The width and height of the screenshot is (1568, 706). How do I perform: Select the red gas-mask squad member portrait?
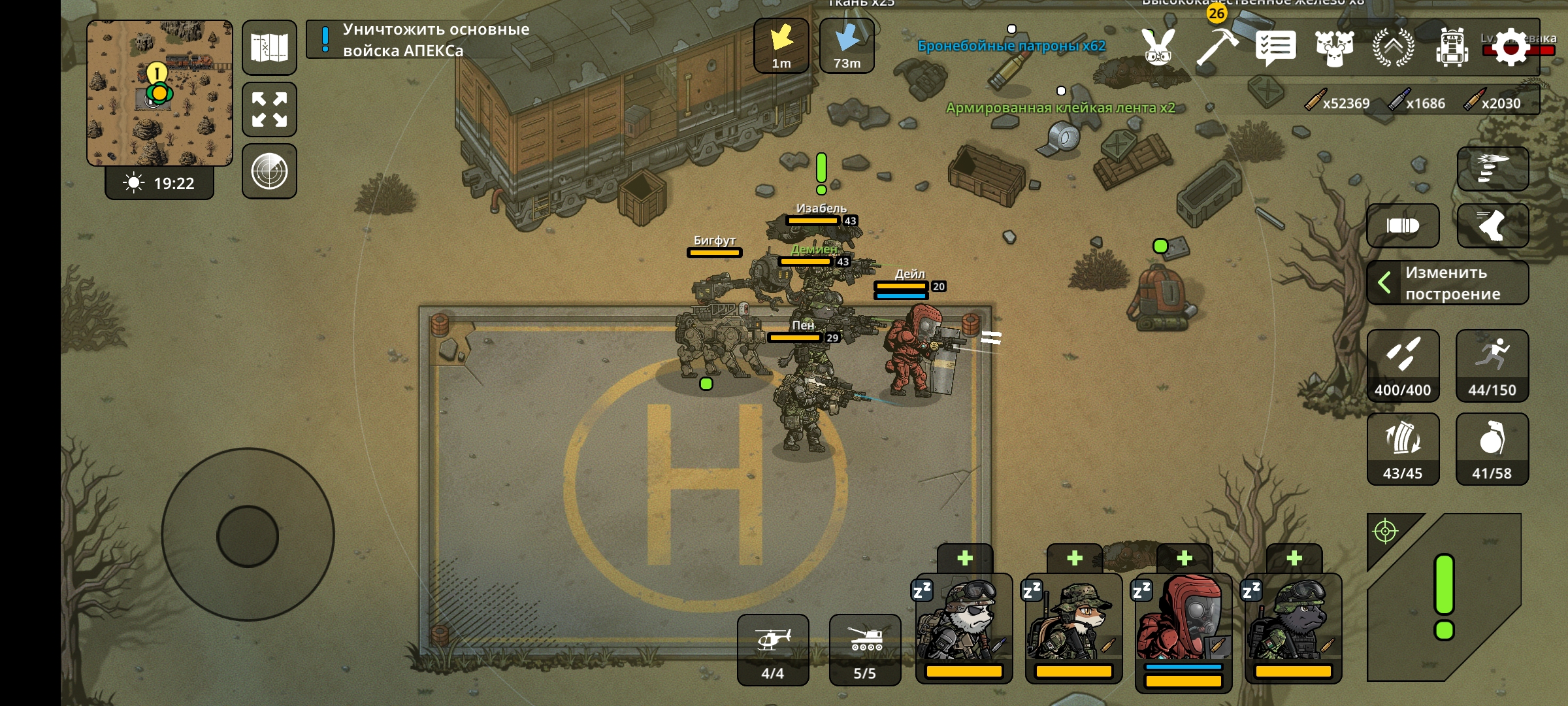tap(1183, 628)
